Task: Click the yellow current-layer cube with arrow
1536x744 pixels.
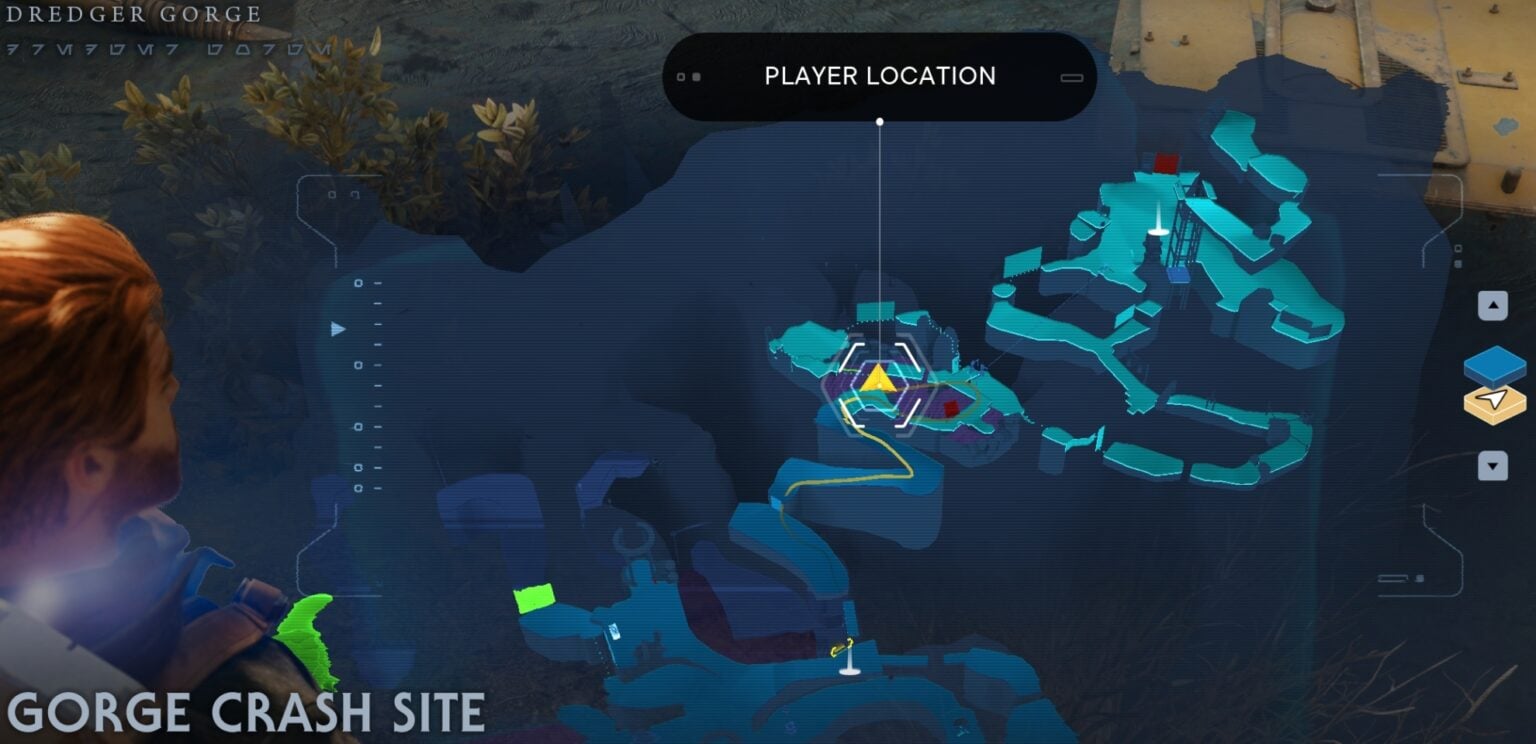Action: click(1494, 404)
